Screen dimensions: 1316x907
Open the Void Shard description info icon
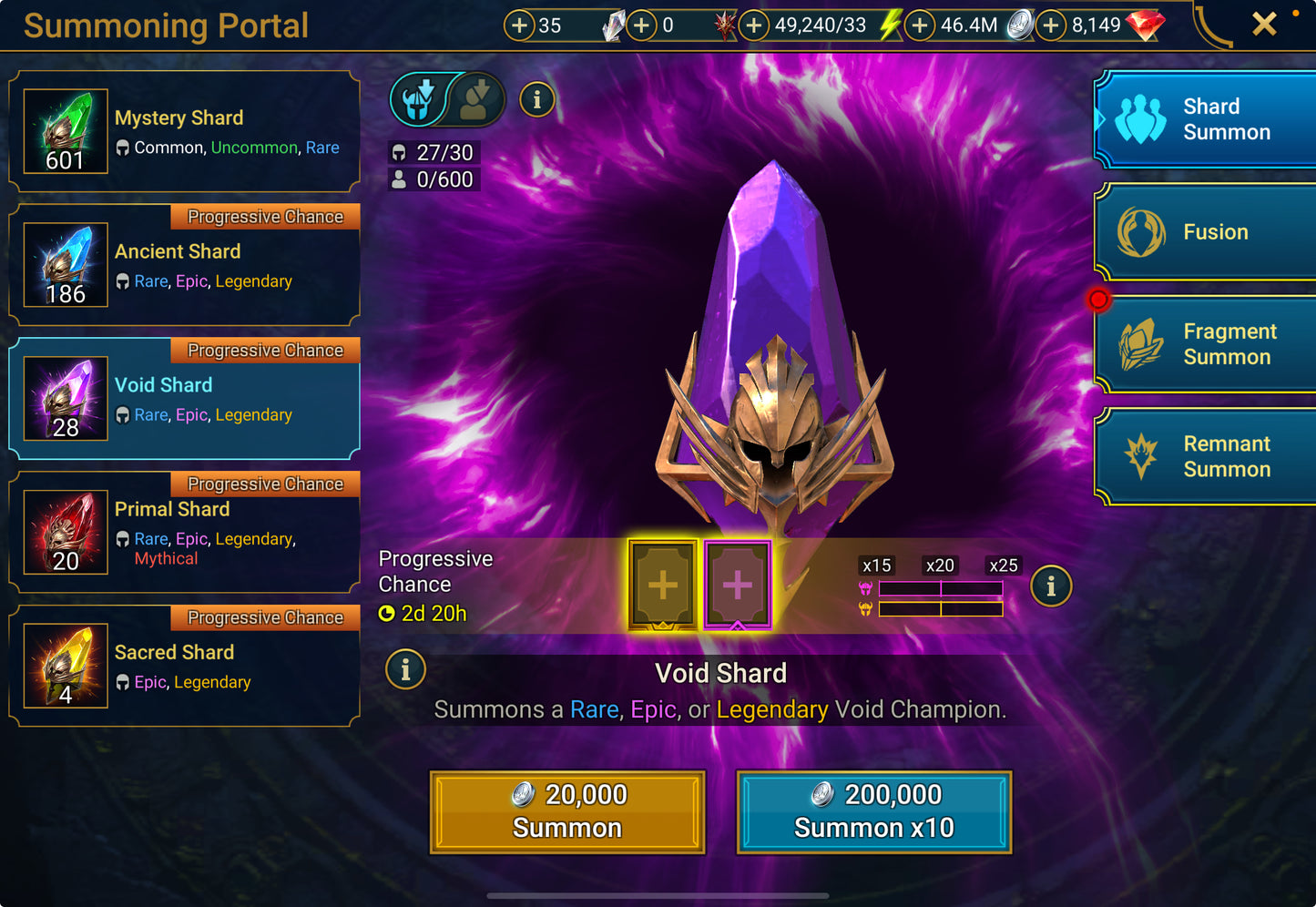pyautogui.click(x=405, y=669)
